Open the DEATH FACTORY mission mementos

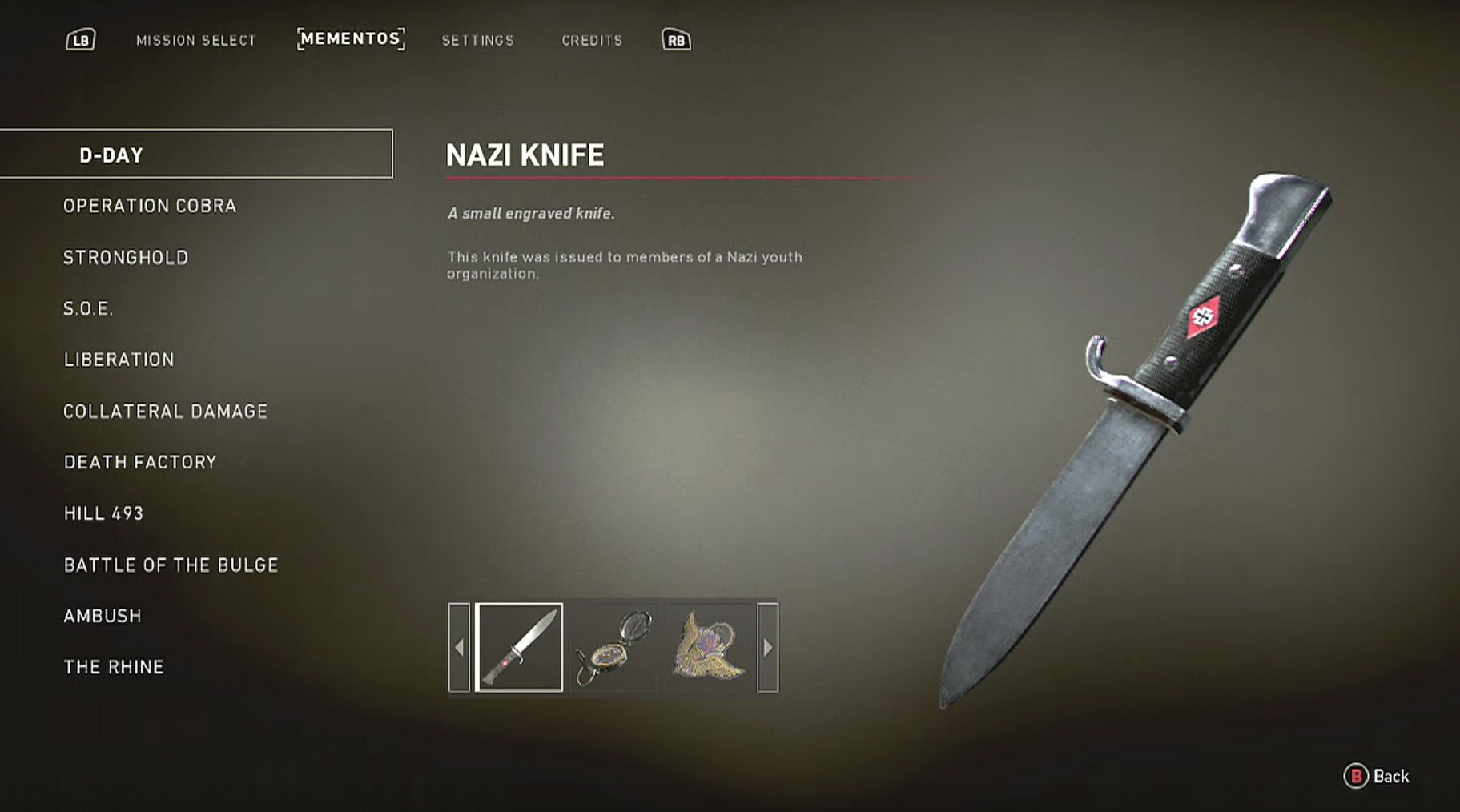pos(139,462)
